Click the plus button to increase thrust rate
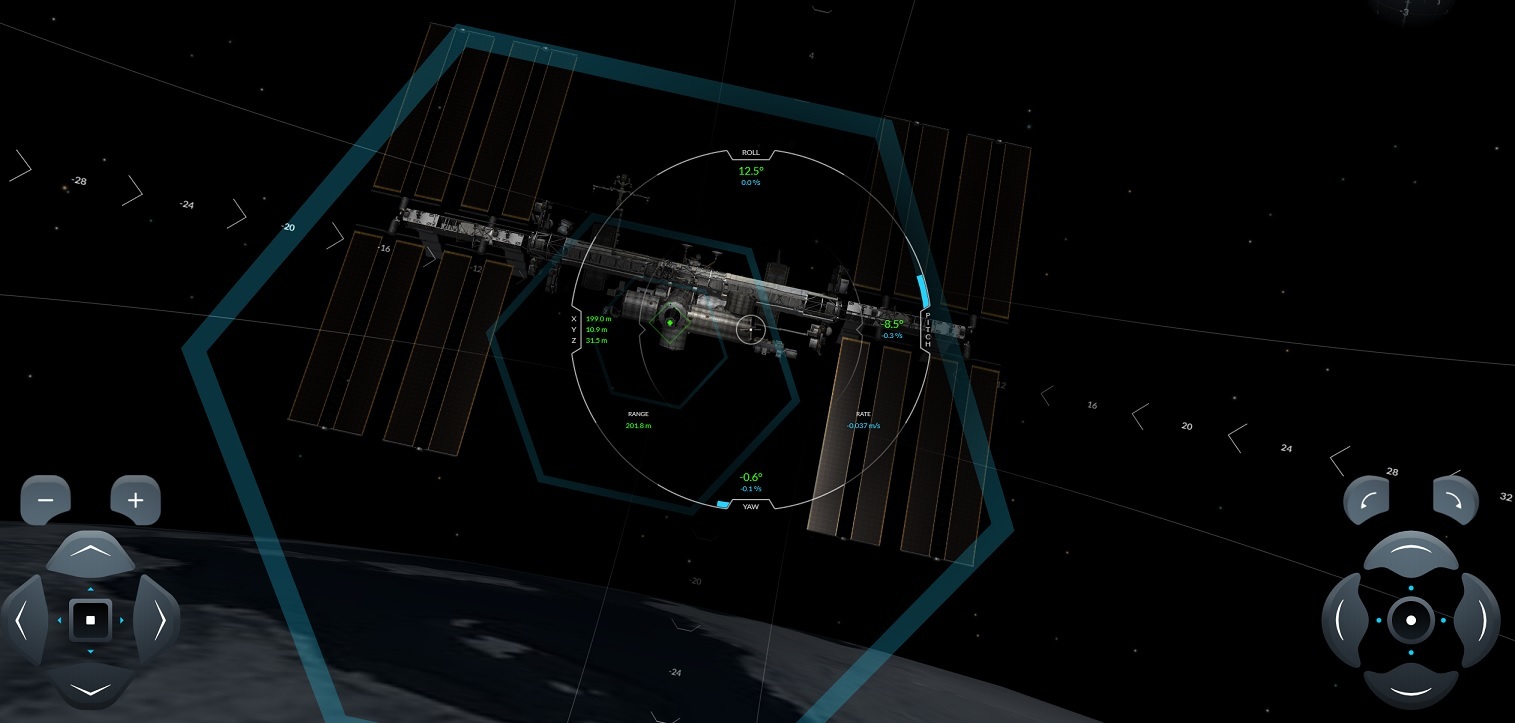Viewport: 1515px width, 723px height. click(x=136, y=500)
